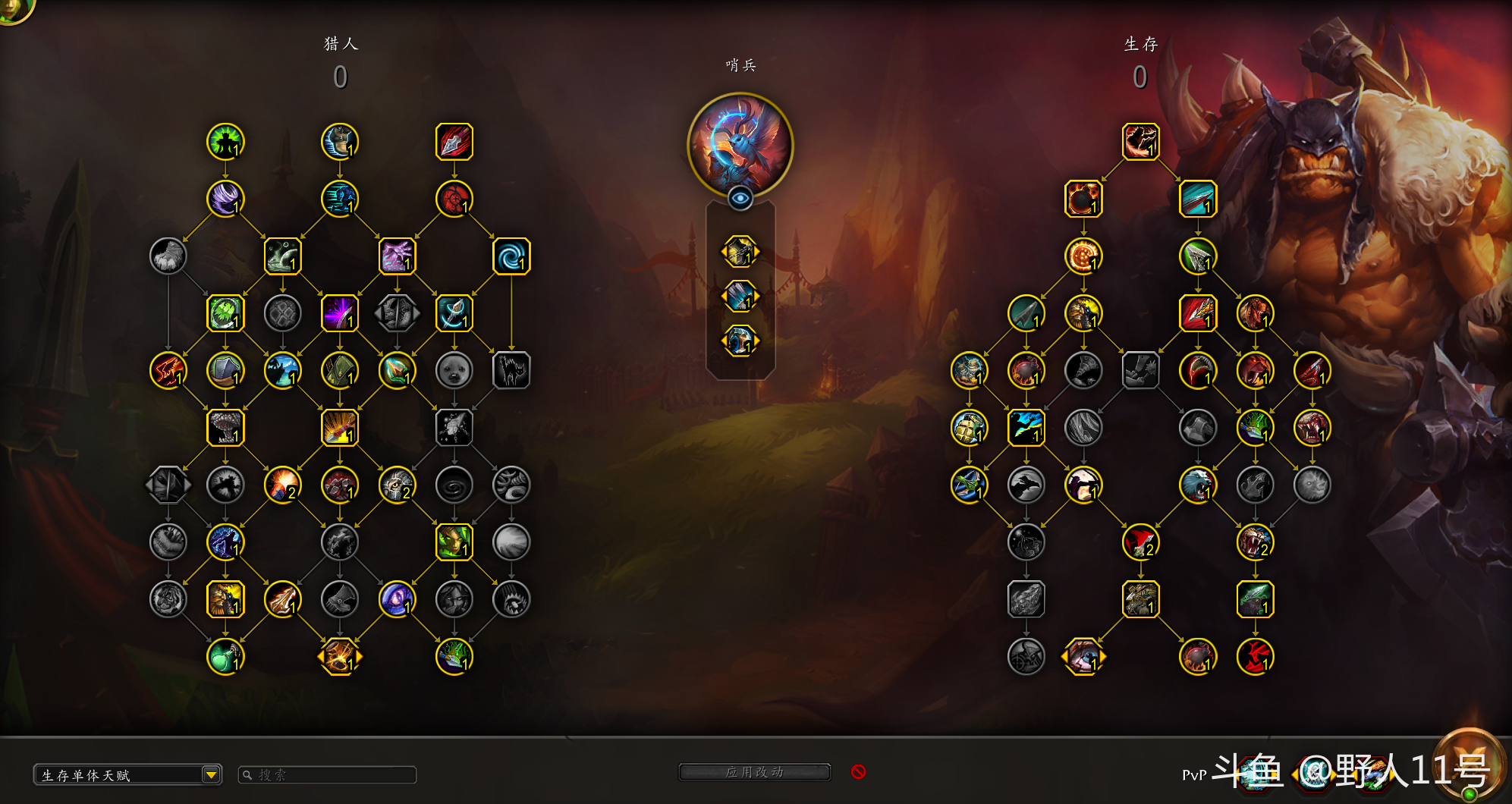Choose the purple whirlwind talent node

pos(225,199)
